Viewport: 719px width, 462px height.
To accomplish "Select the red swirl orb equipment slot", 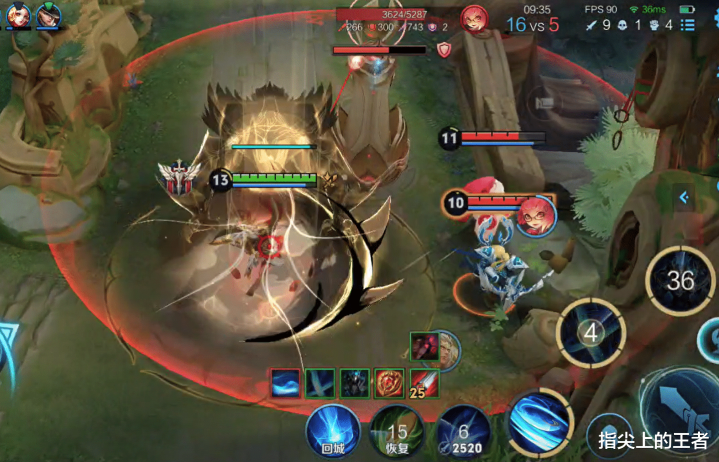I will pos(388,383).
